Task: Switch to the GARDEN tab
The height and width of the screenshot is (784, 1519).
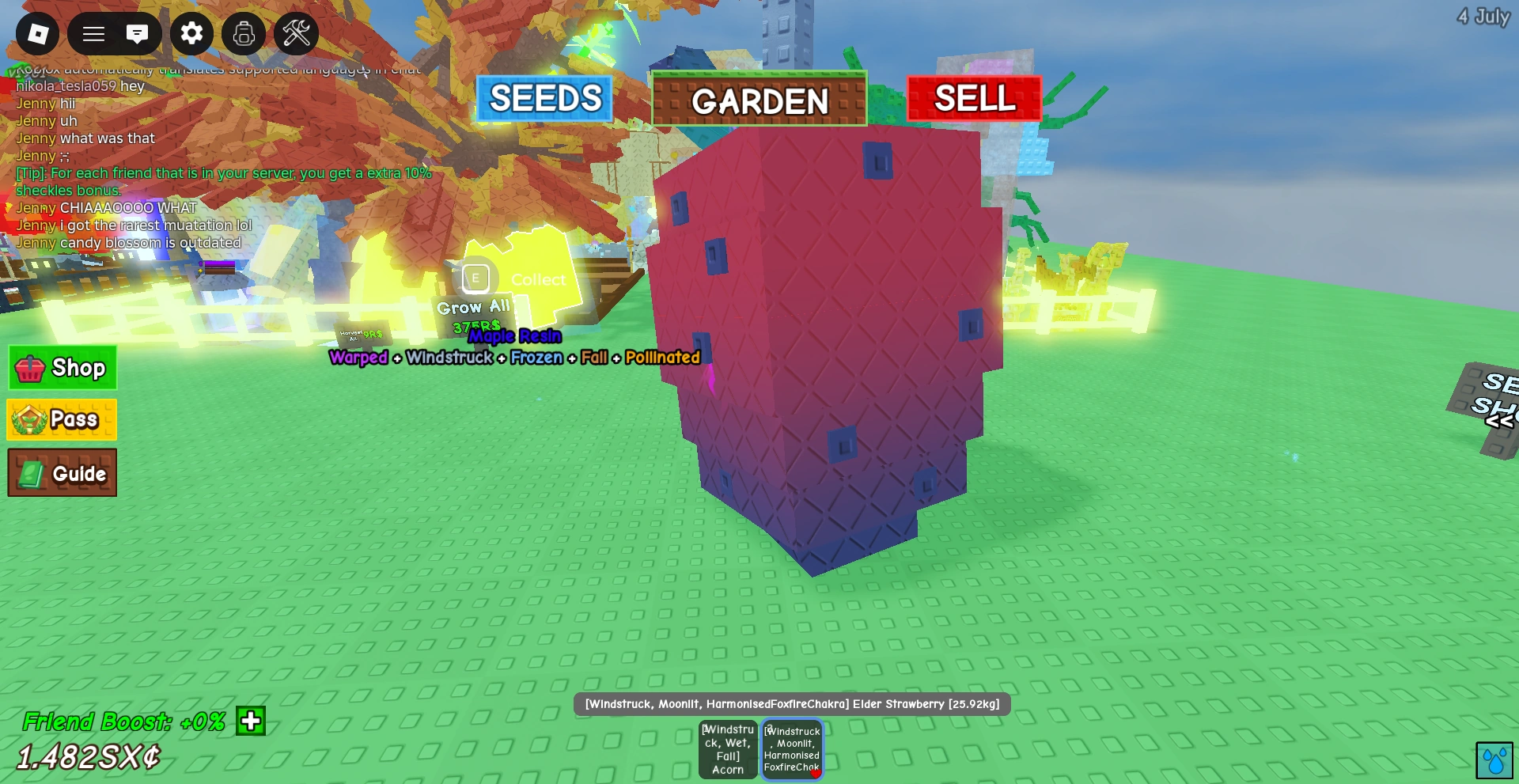Action: 758,100
